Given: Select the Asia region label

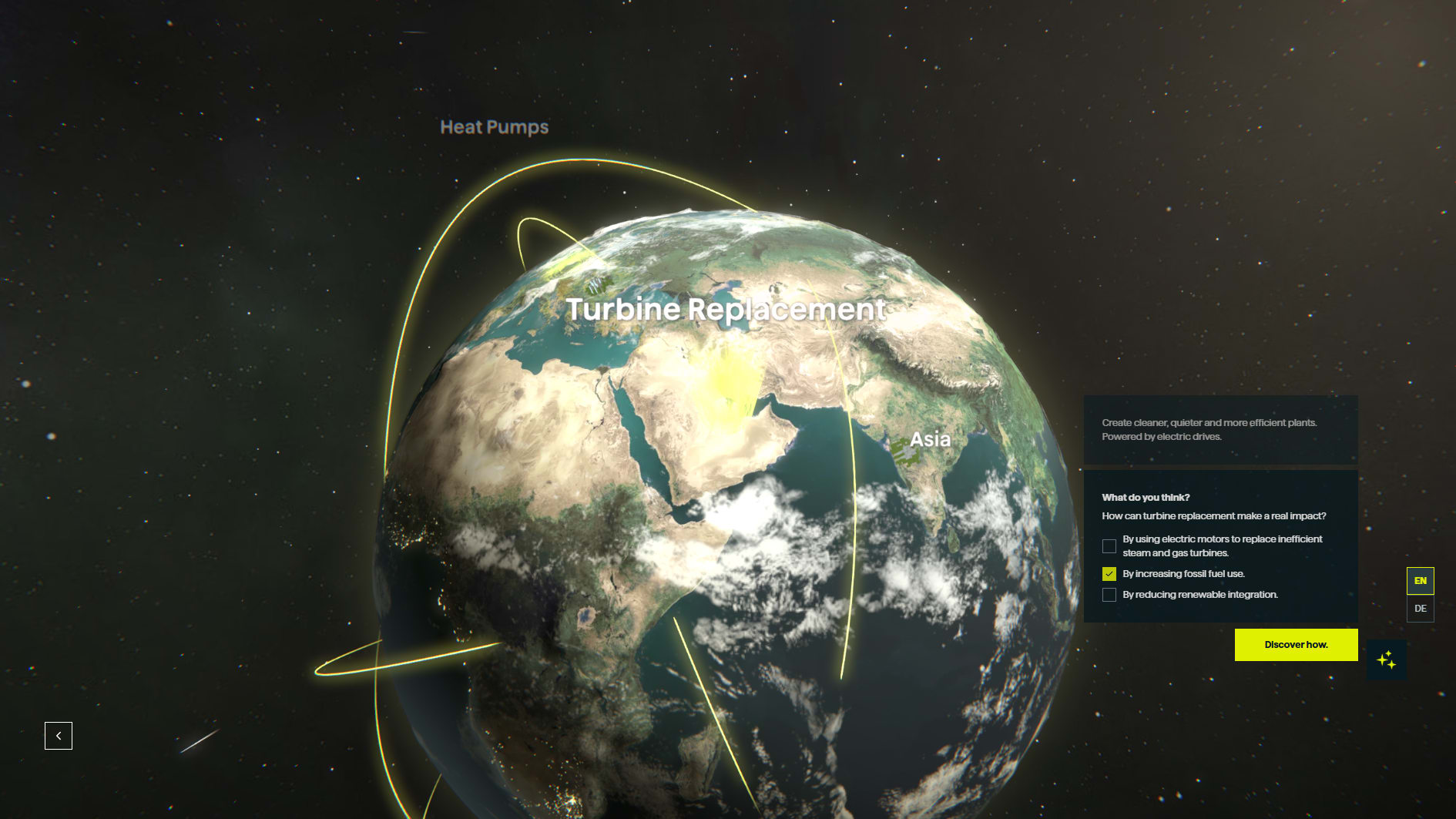Looking at the screenshot, I should click(x=930, y=440).
